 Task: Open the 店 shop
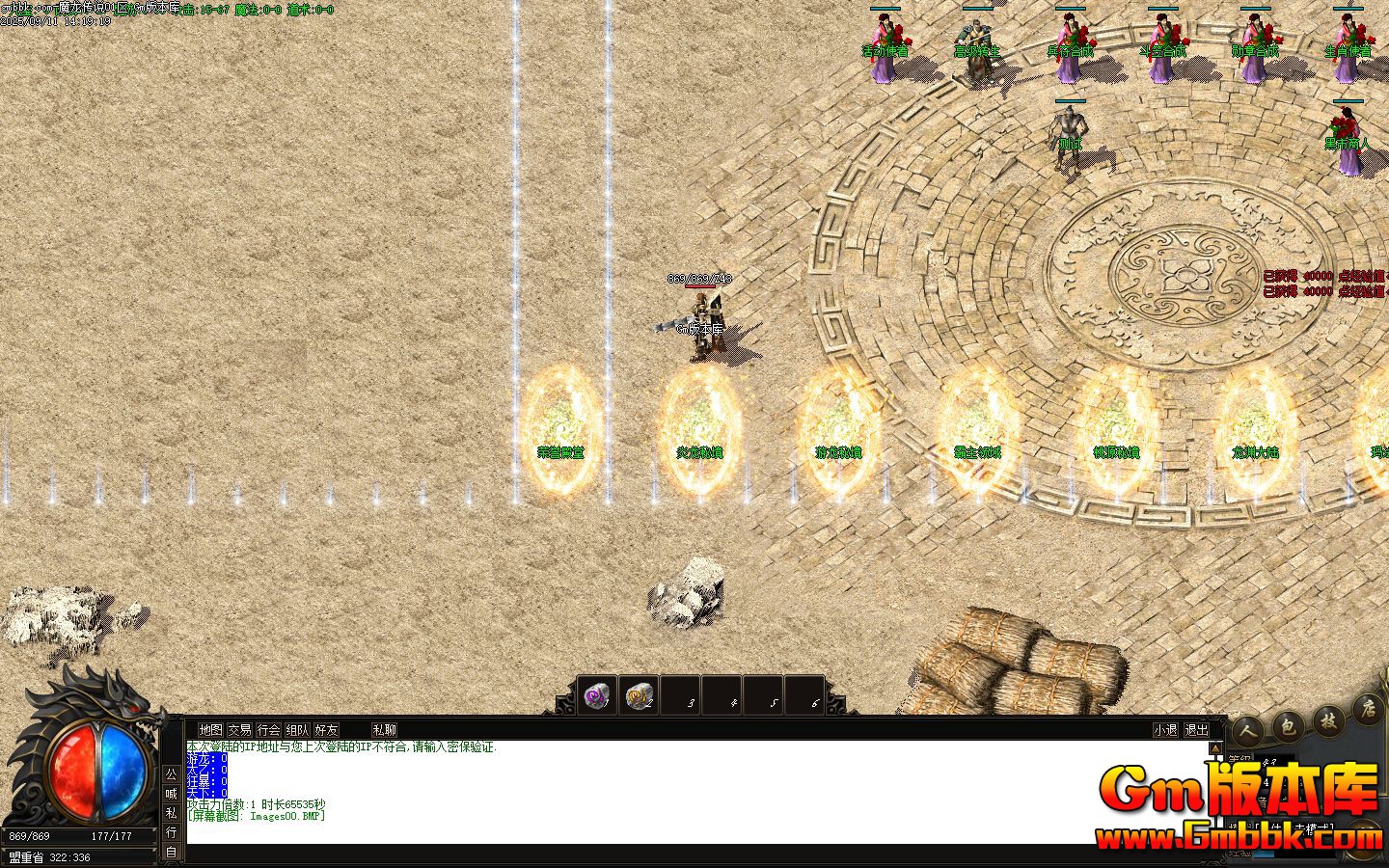1368,711
